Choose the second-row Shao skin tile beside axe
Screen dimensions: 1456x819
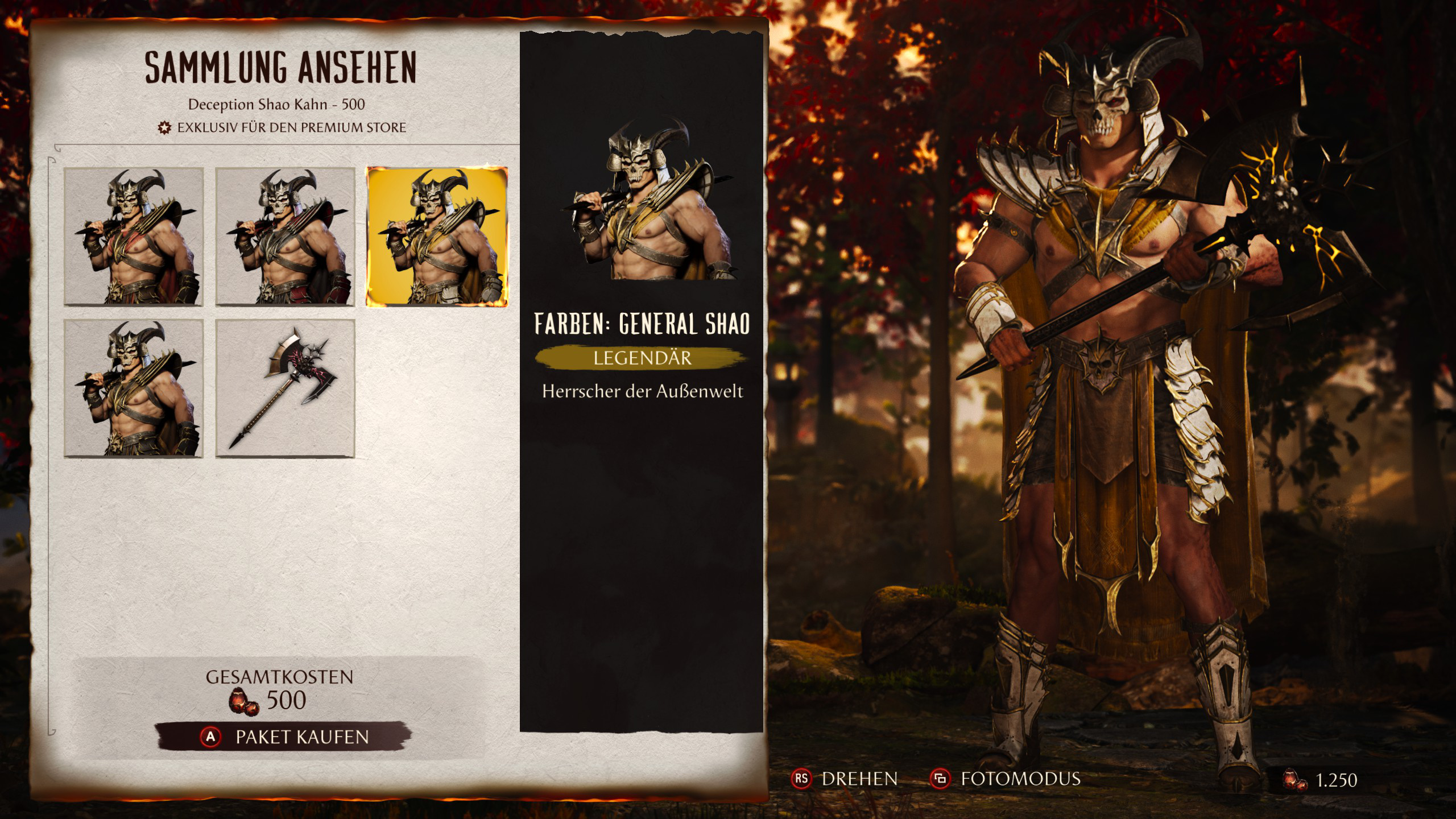pyautogui.click(x=134, y=388)
